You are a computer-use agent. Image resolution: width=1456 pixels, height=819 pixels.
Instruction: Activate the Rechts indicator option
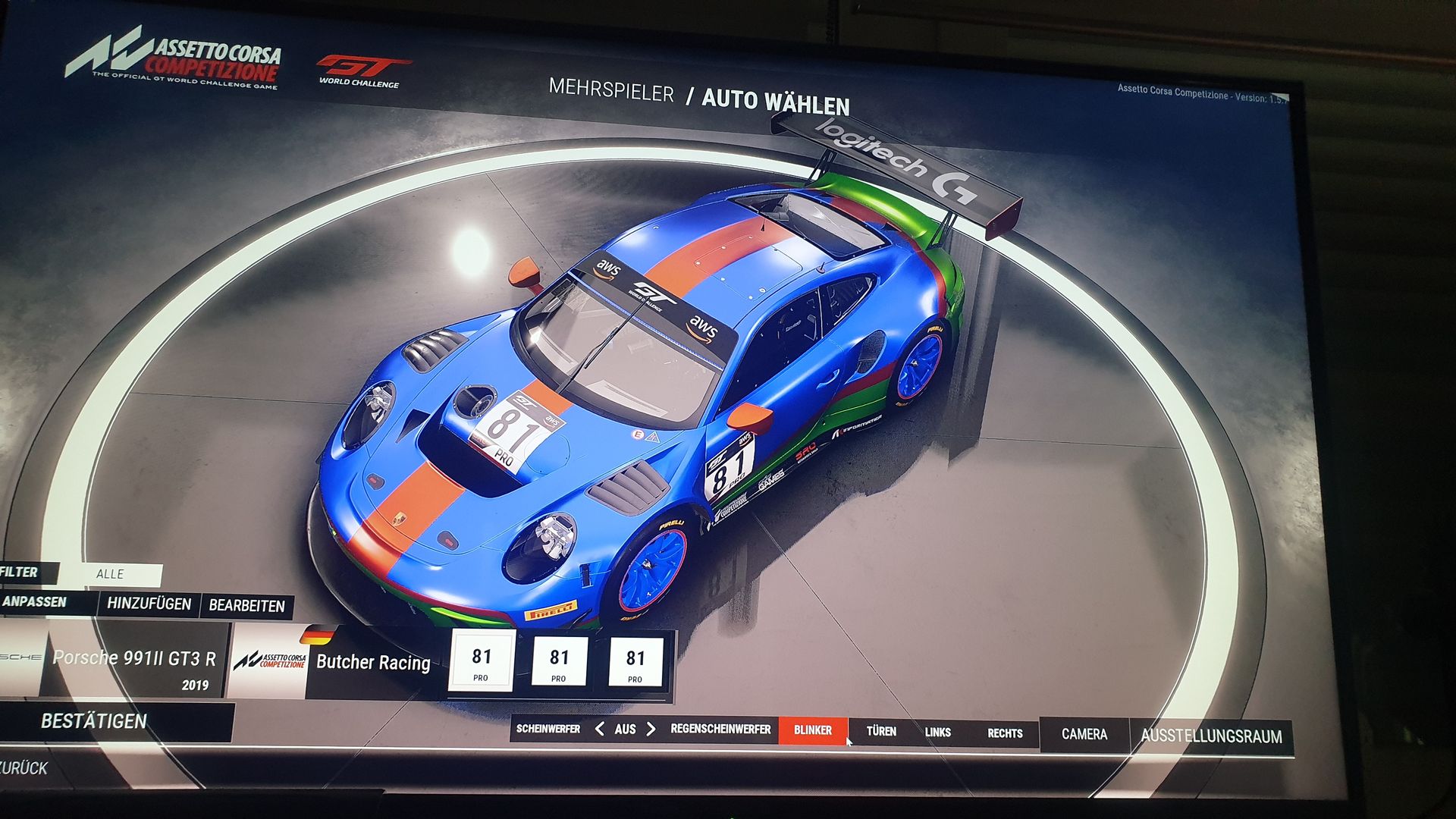(x=1005, y=733)
